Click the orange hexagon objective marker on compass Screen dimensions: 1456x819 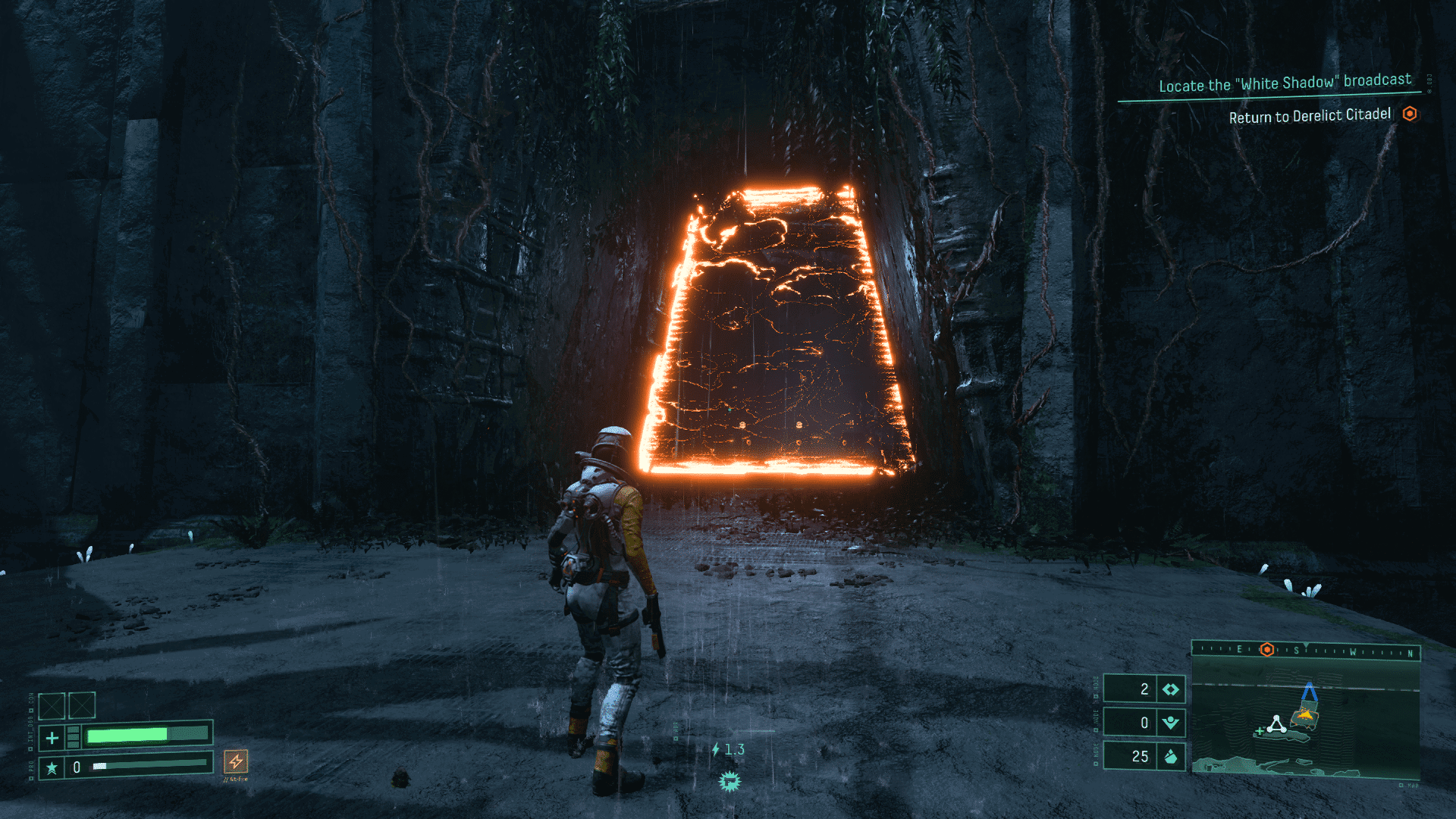(x=1266, y=651)
